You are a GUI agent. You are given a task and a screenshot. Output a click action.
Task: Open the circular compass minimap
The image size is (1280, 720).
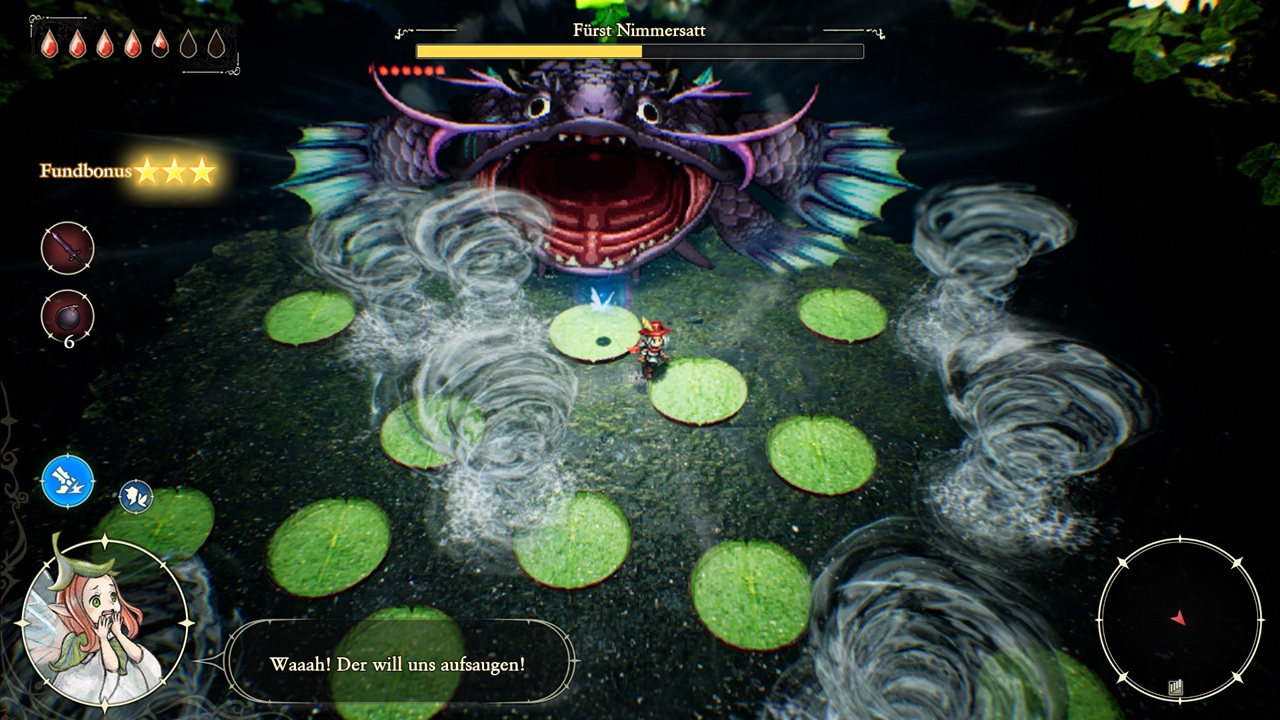[x=1179, y=619]
